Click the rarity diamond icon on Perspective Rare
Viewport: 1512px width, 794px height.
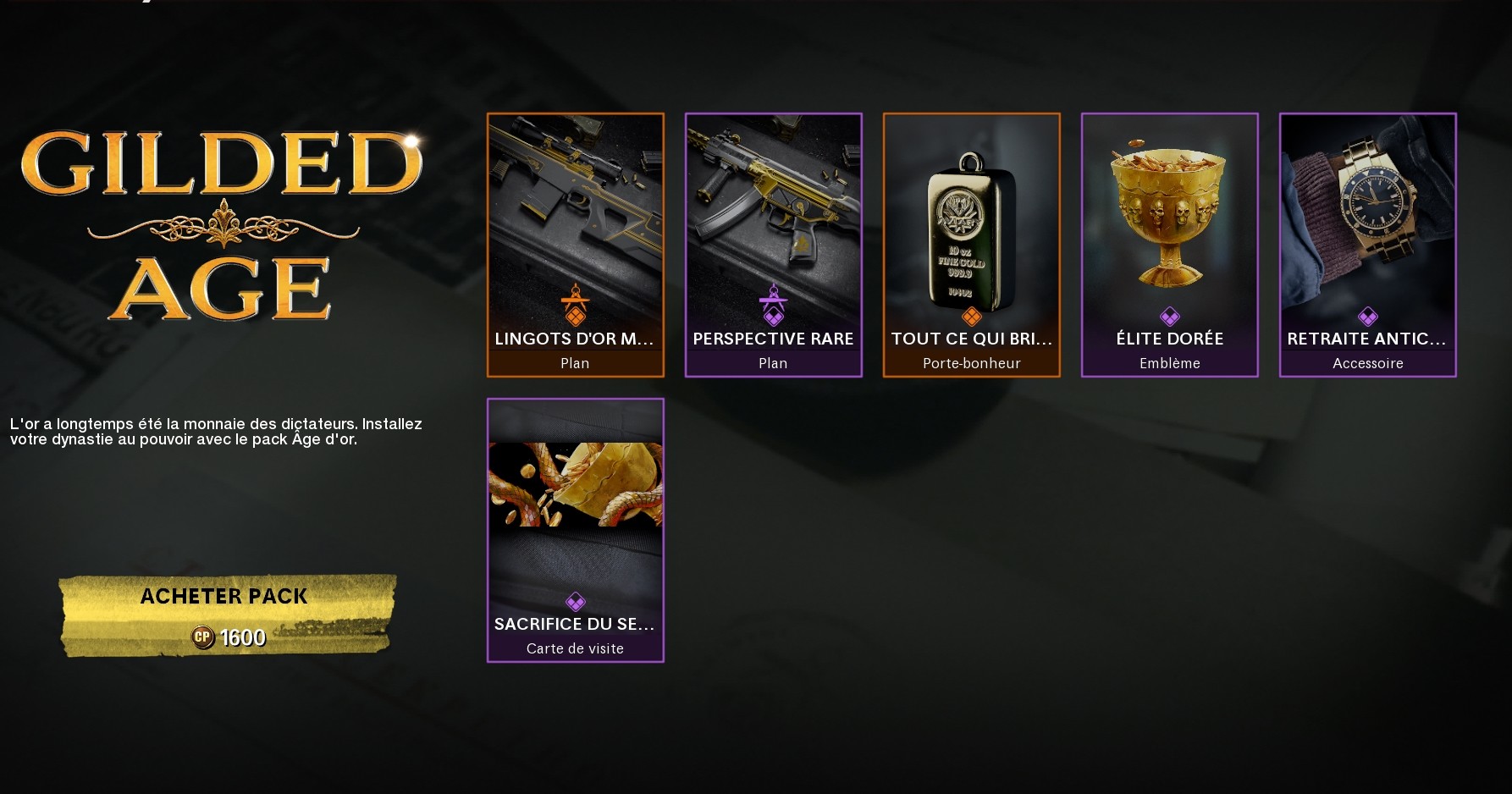coord(773,317)
